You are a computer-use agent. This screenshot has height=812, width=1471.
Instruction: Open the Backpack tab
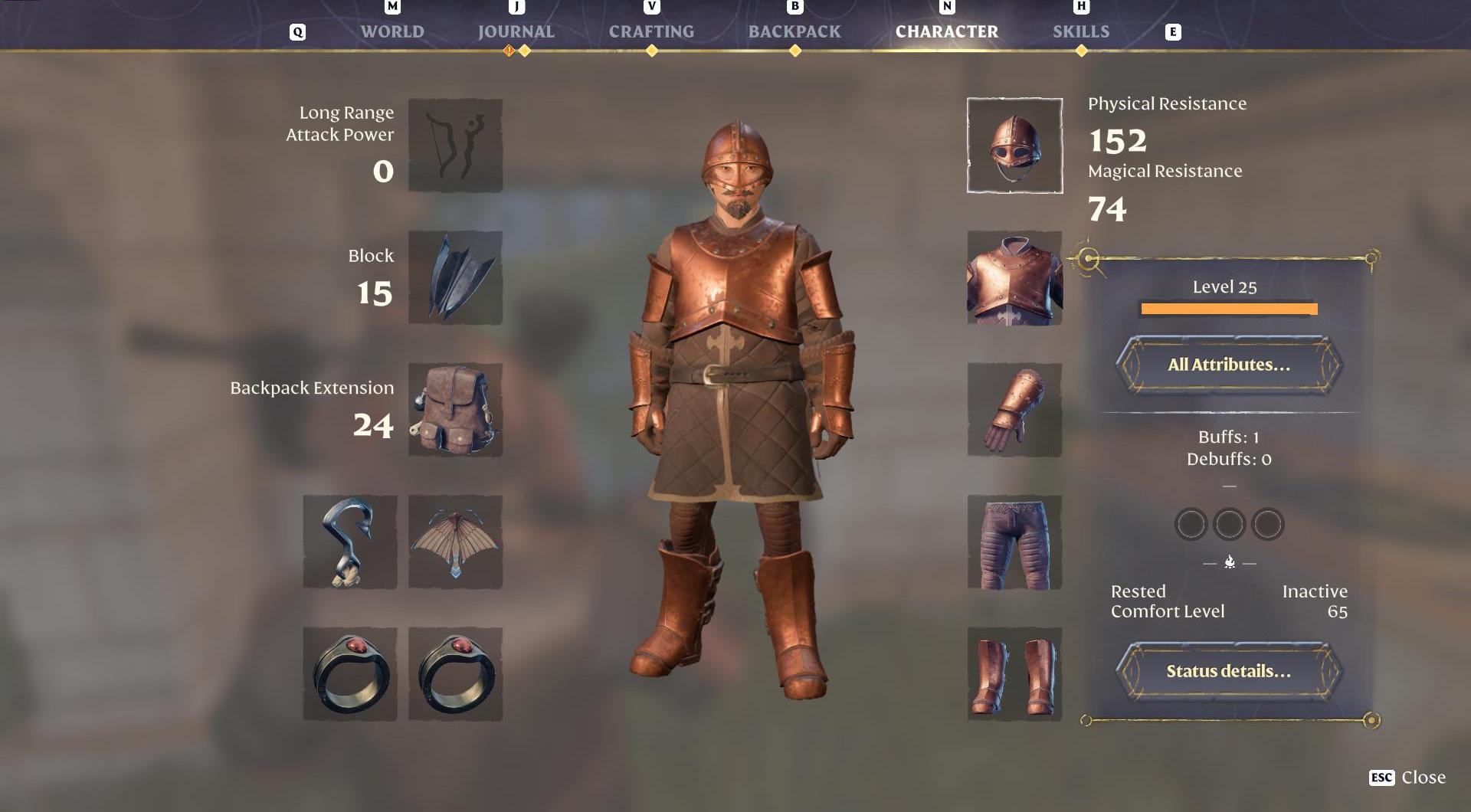794,31
